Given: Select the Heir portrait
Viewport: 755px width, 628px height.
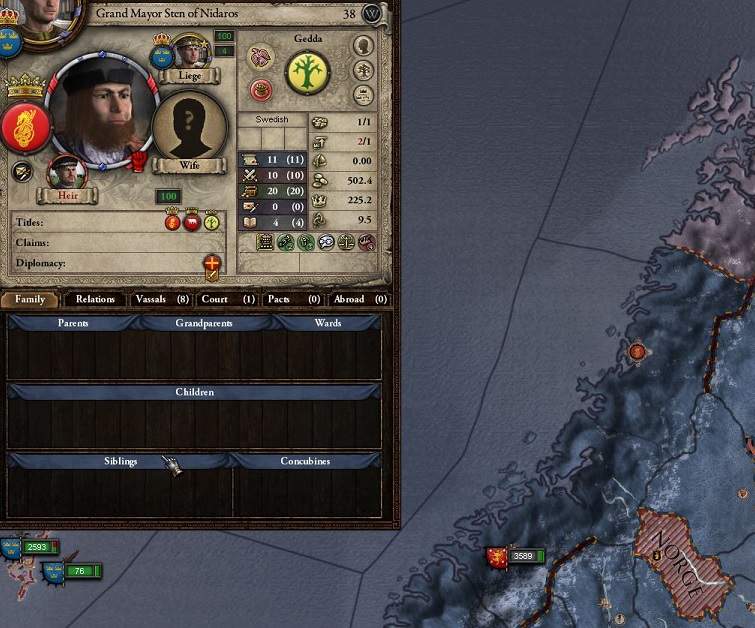Looking at the screenshot, I should click(x=66, y=173).
